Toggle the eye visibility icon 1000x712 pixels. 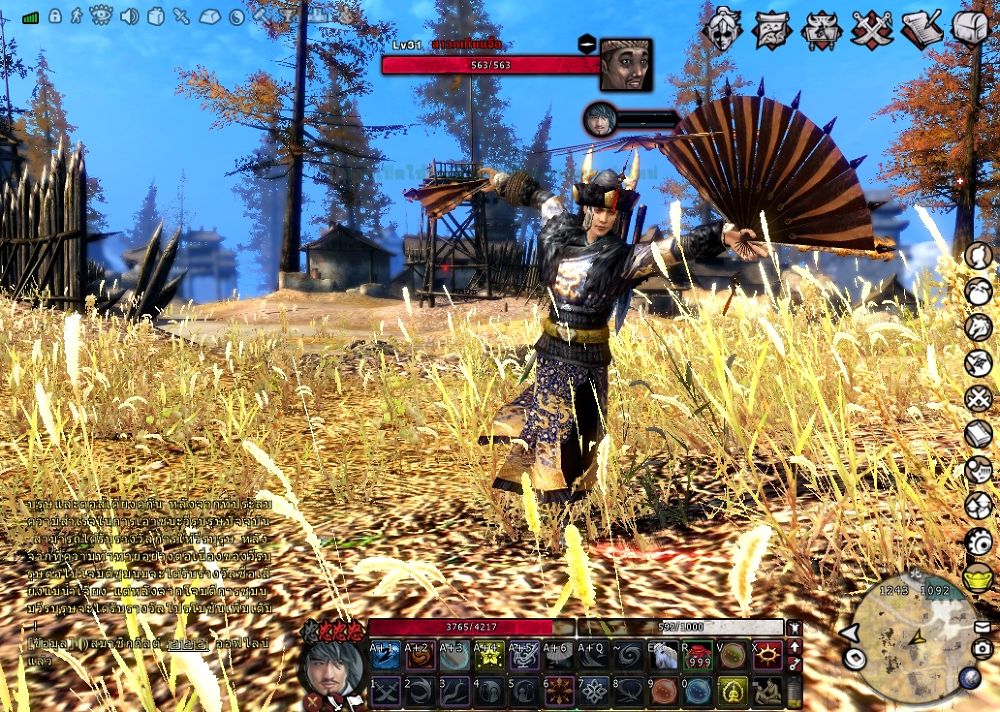(x=101, y=16)
